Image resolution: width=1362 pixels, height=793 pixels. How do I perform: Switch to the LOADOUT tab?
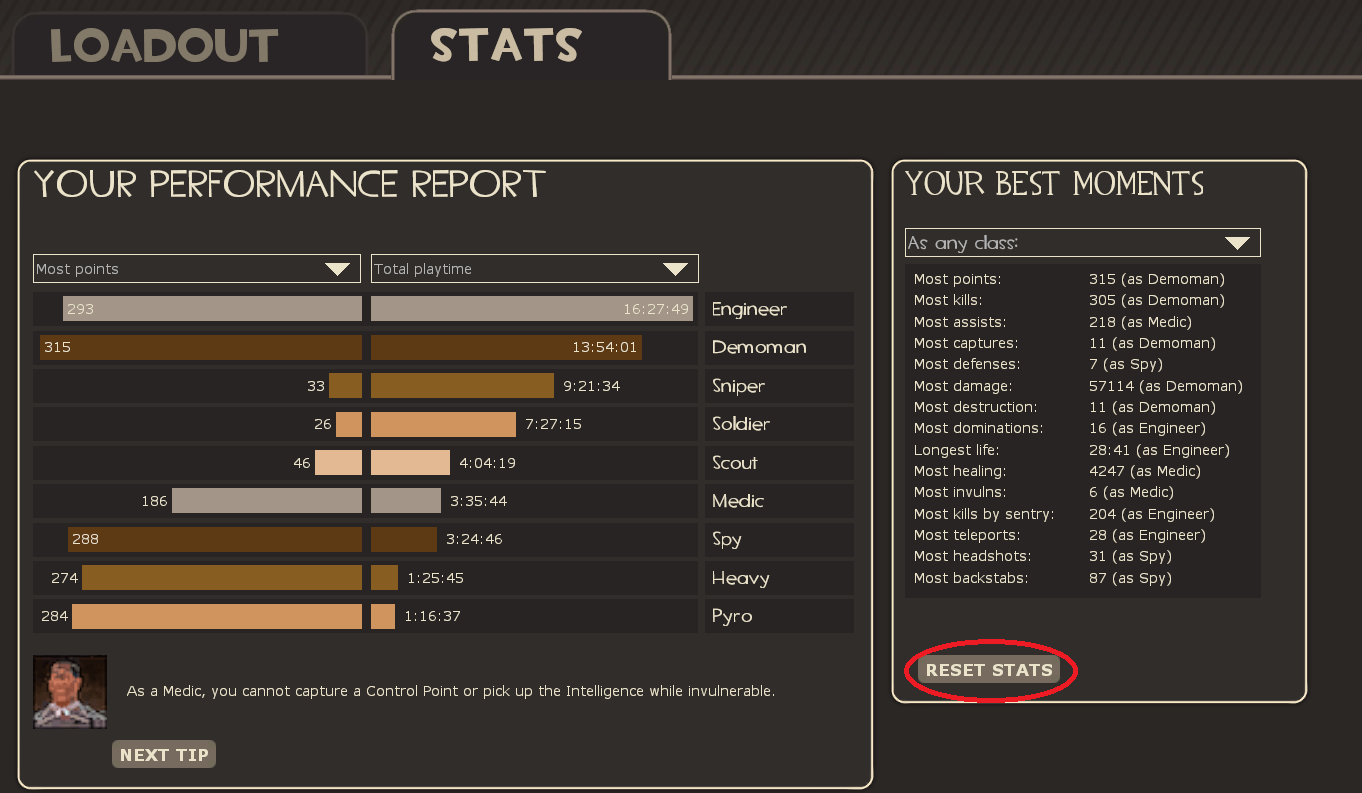point(163,45)
